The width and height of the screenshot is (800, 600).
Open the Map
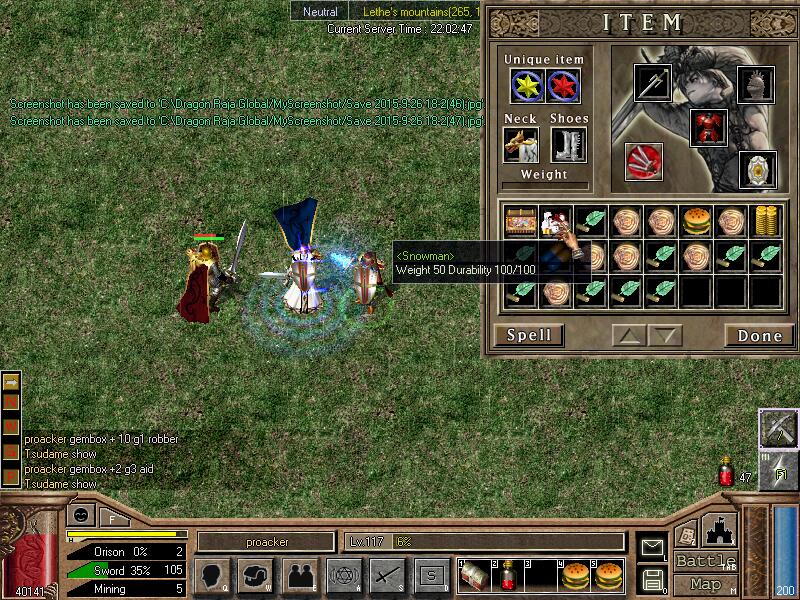[705, 584]
